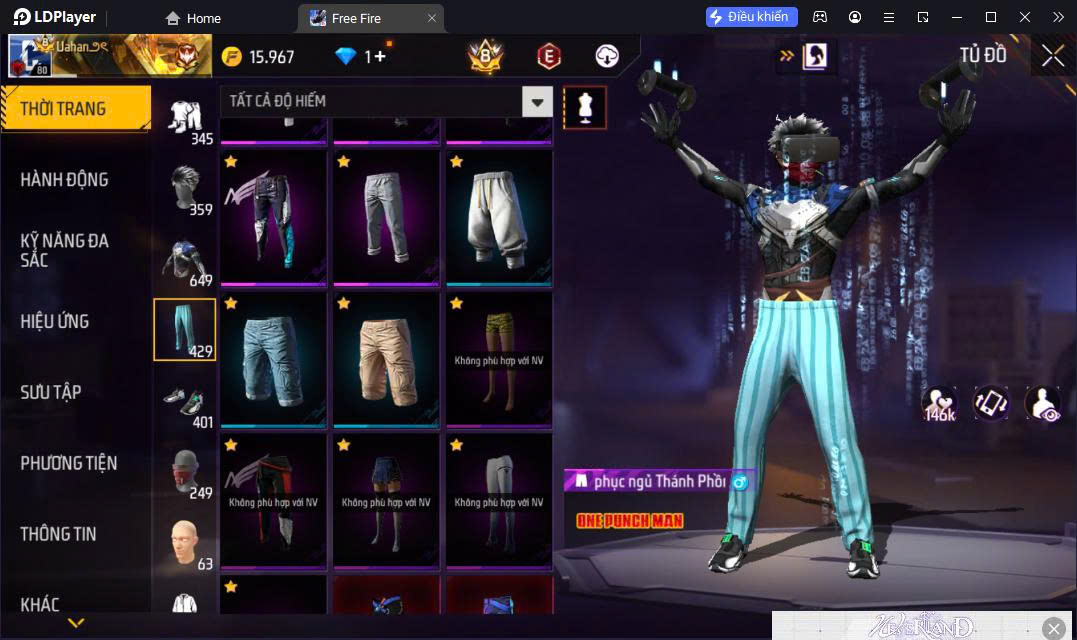Equip the white baggy shorts item
This screenshot has height=640, width=1077.
[x=498, y=217]
